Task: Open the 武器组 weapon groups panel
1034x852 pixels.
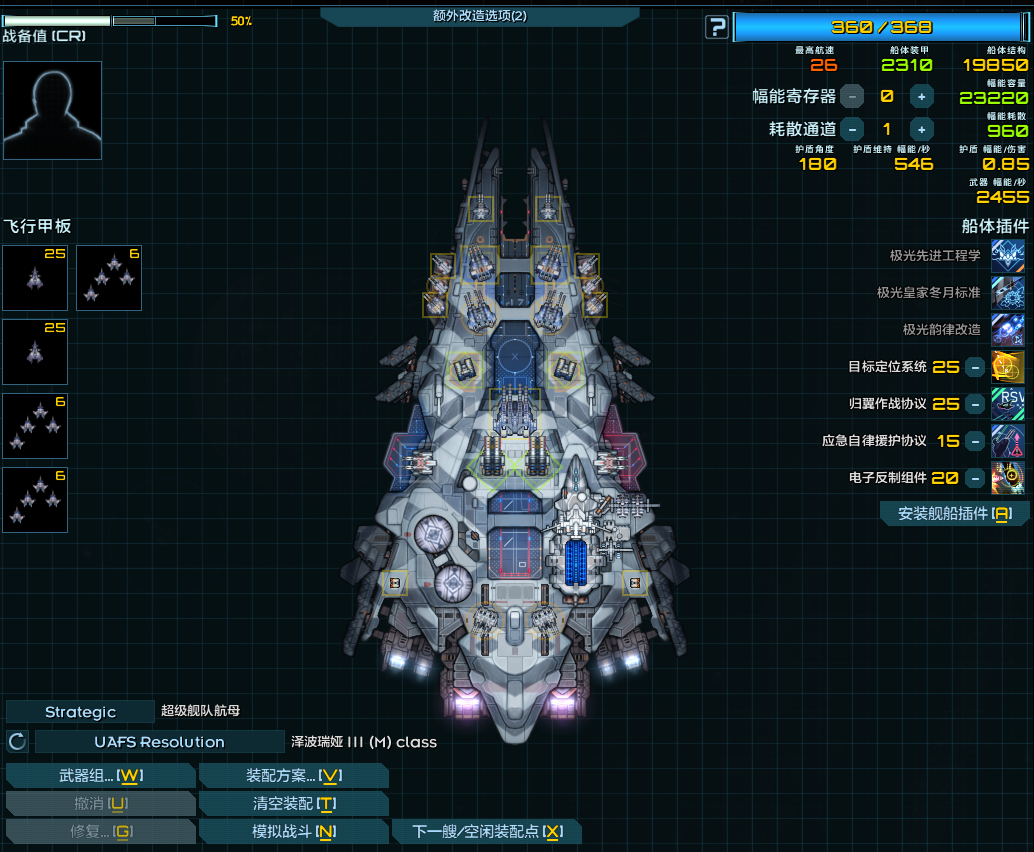Action: [100, 775]
